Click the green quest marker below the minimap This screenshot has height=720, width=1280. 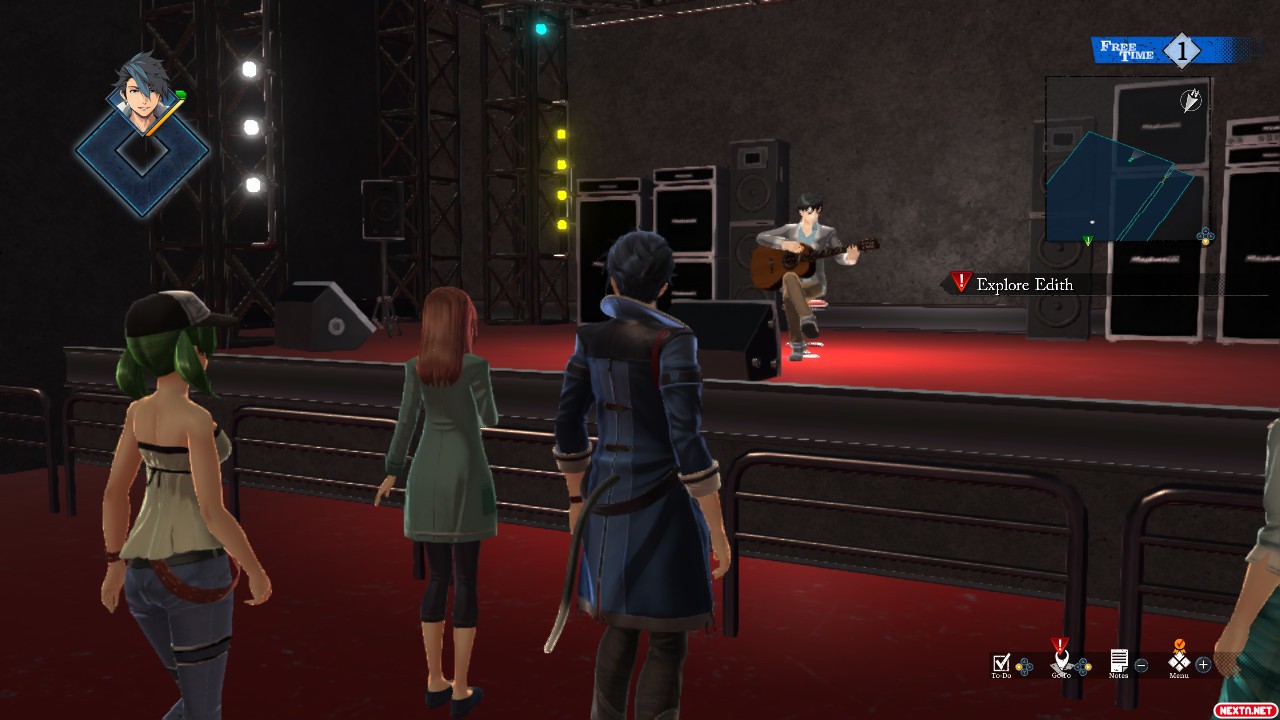coord(1087,241)
